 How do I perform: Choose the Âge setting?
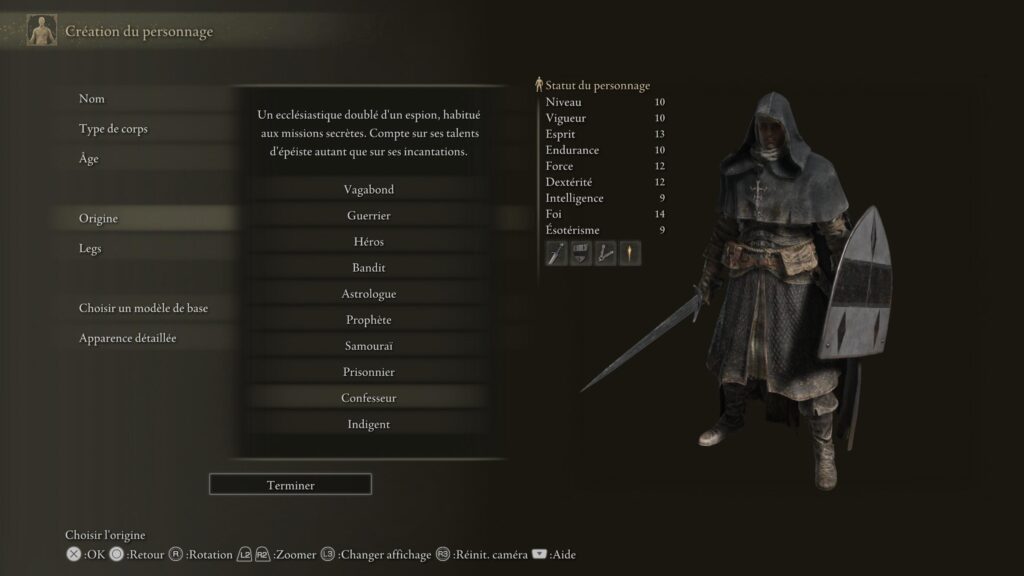pyautogui.click(x=89, y=159)
